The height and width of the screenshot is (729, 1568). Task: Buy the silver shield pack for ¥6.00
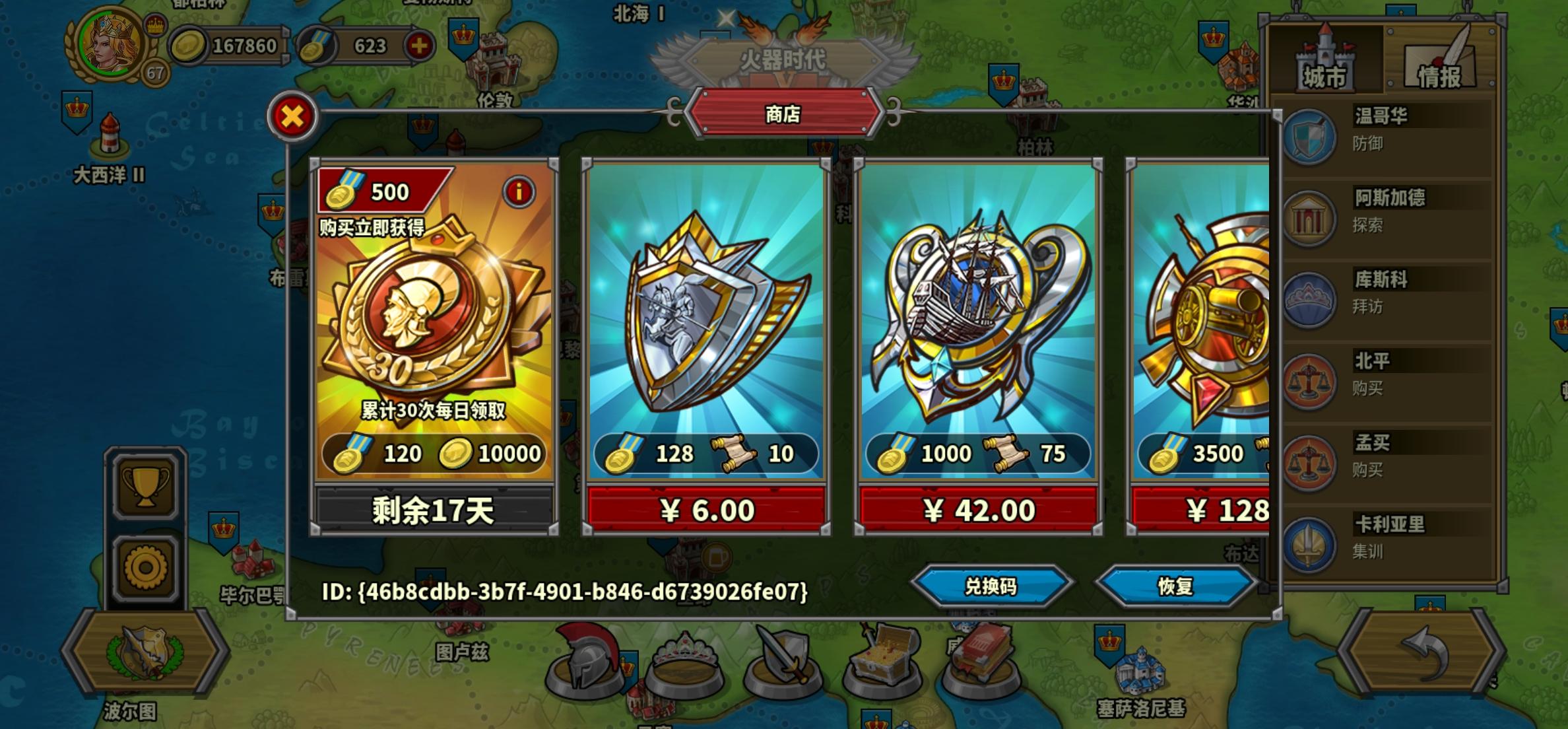coord(707,508)
